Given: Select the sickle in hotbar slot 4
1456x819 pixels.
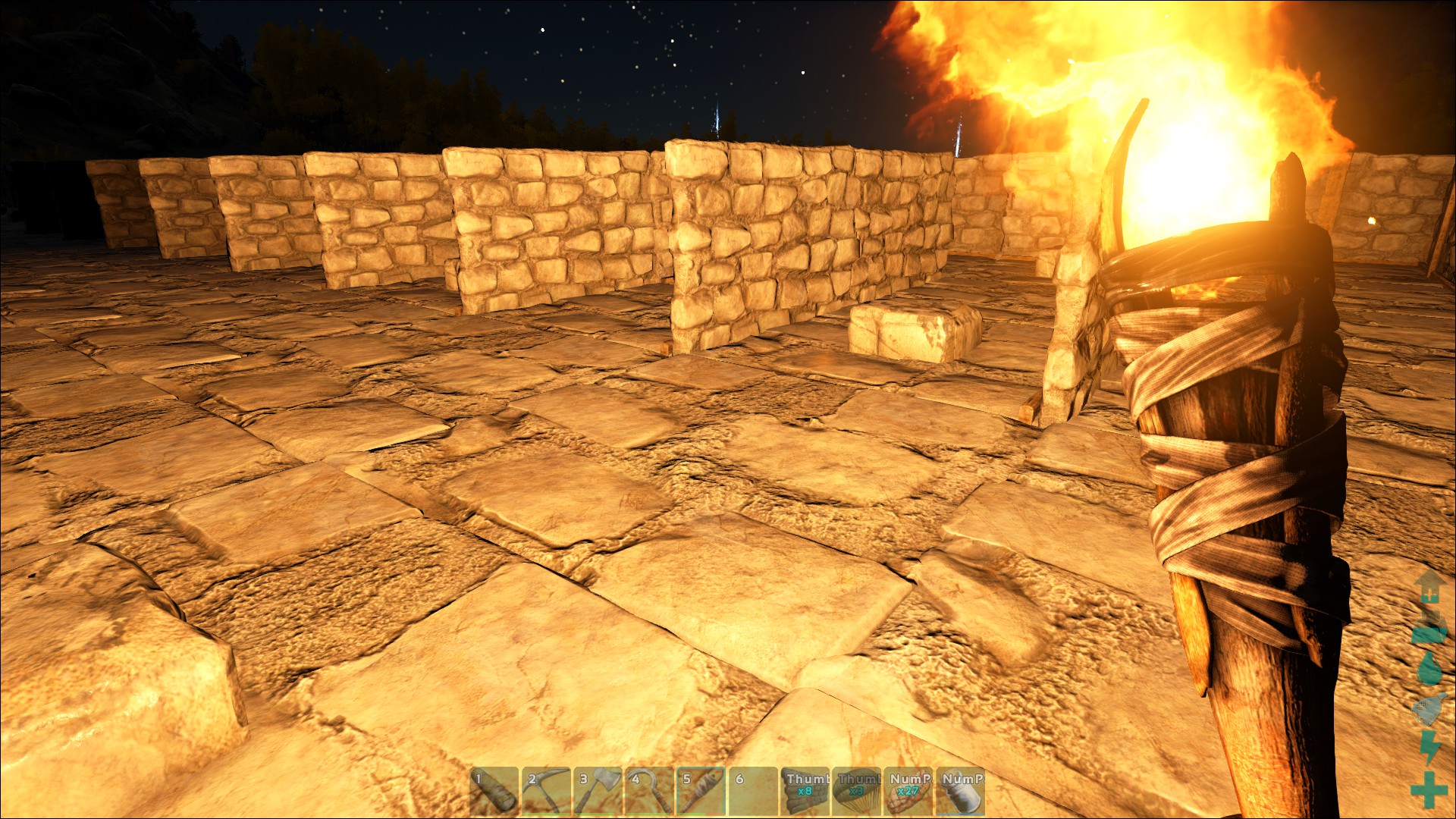Looking at the screenshot, I should point(648,792).
